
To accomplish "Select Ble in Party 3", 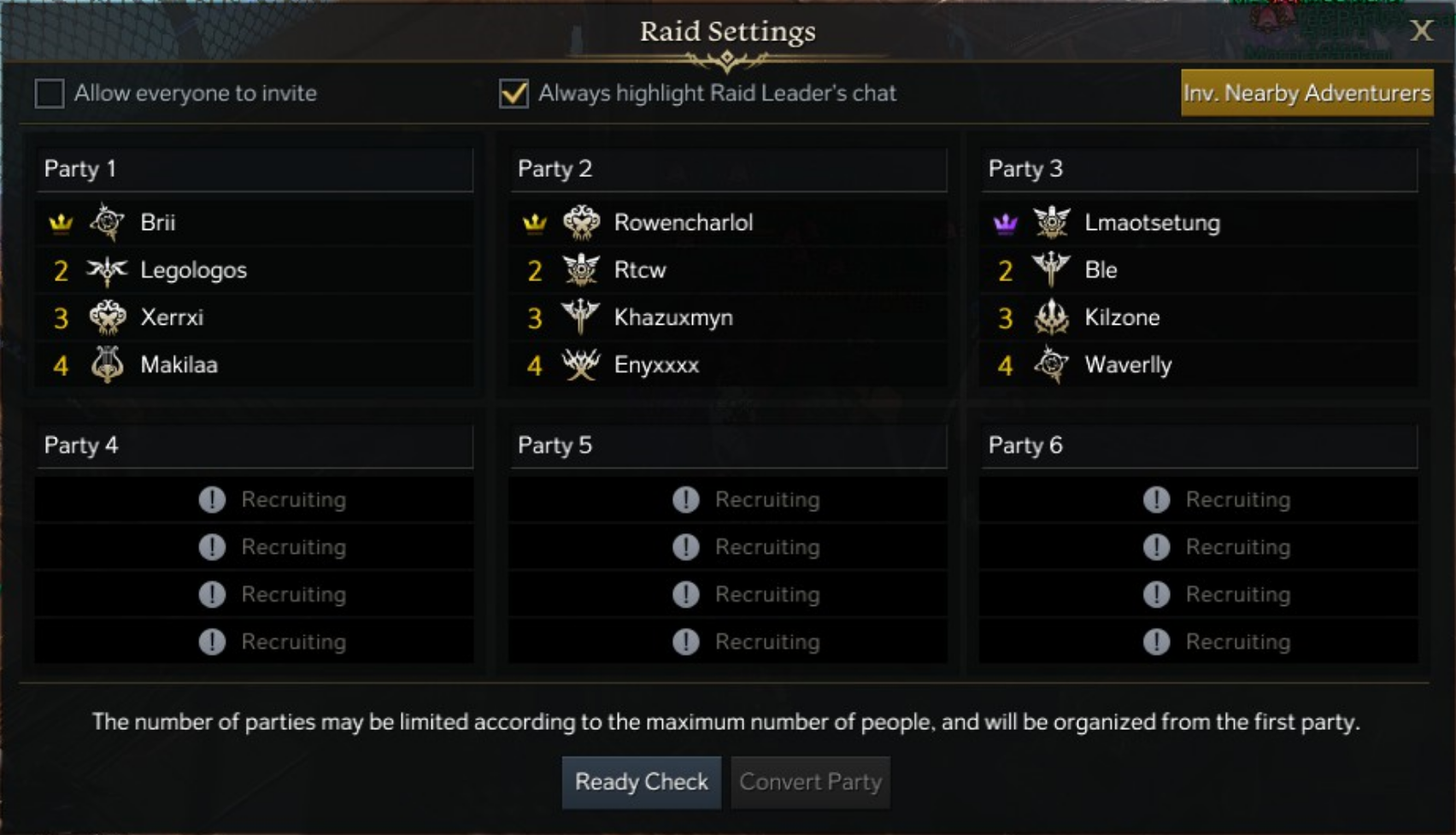I will (1101, 271).
